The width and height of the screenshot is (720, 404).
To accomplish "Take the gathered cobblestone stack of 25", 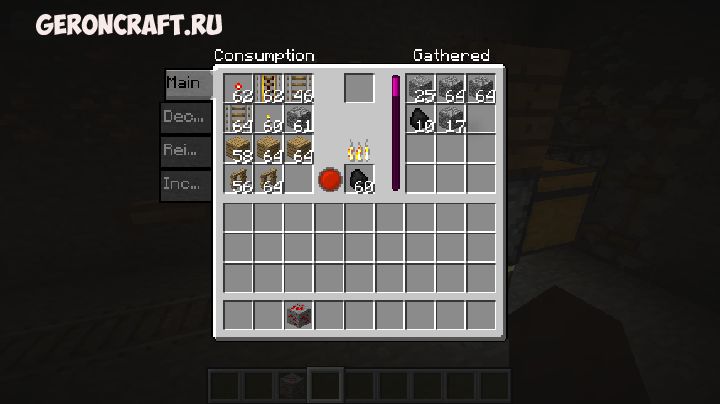I will point(421,89).
